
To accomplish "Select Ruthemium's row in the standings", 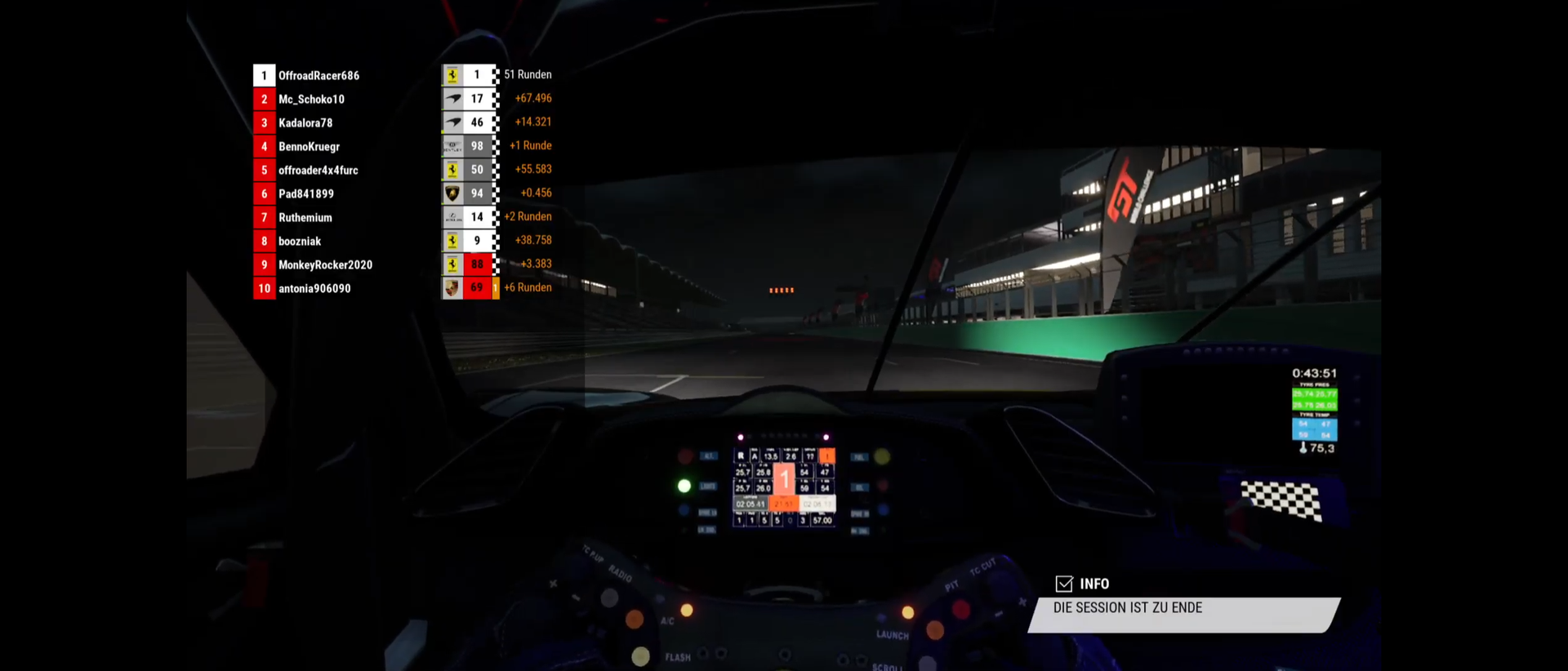I will (305, 217).
